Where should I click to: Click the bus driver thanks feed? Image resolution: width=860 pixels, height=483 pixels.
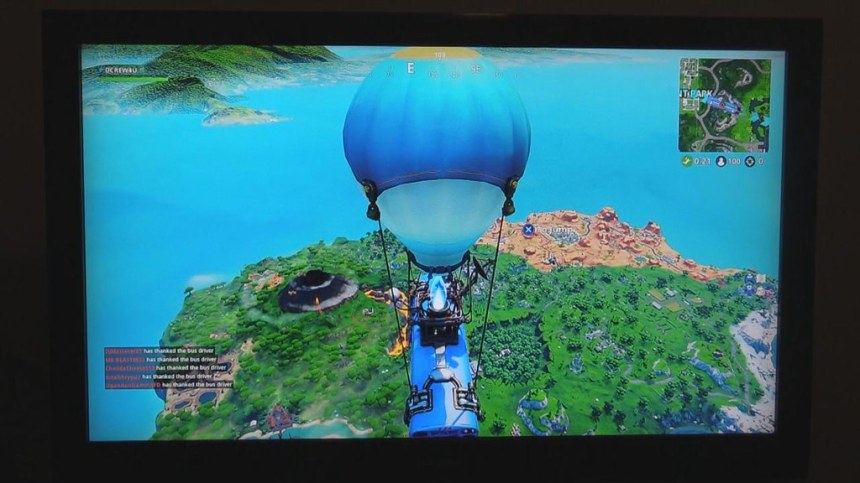point(168,368)
